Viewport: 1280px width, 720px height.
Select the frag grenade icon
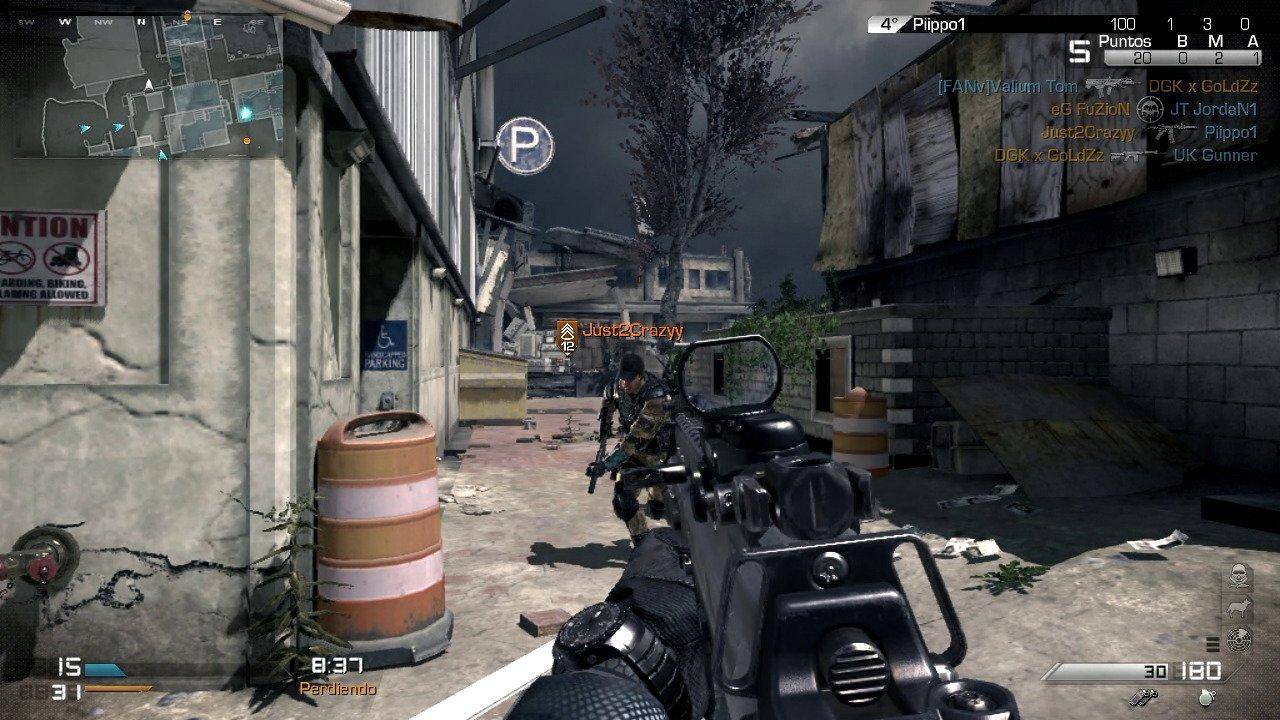pyautogui.click(x=1209, y=696)
